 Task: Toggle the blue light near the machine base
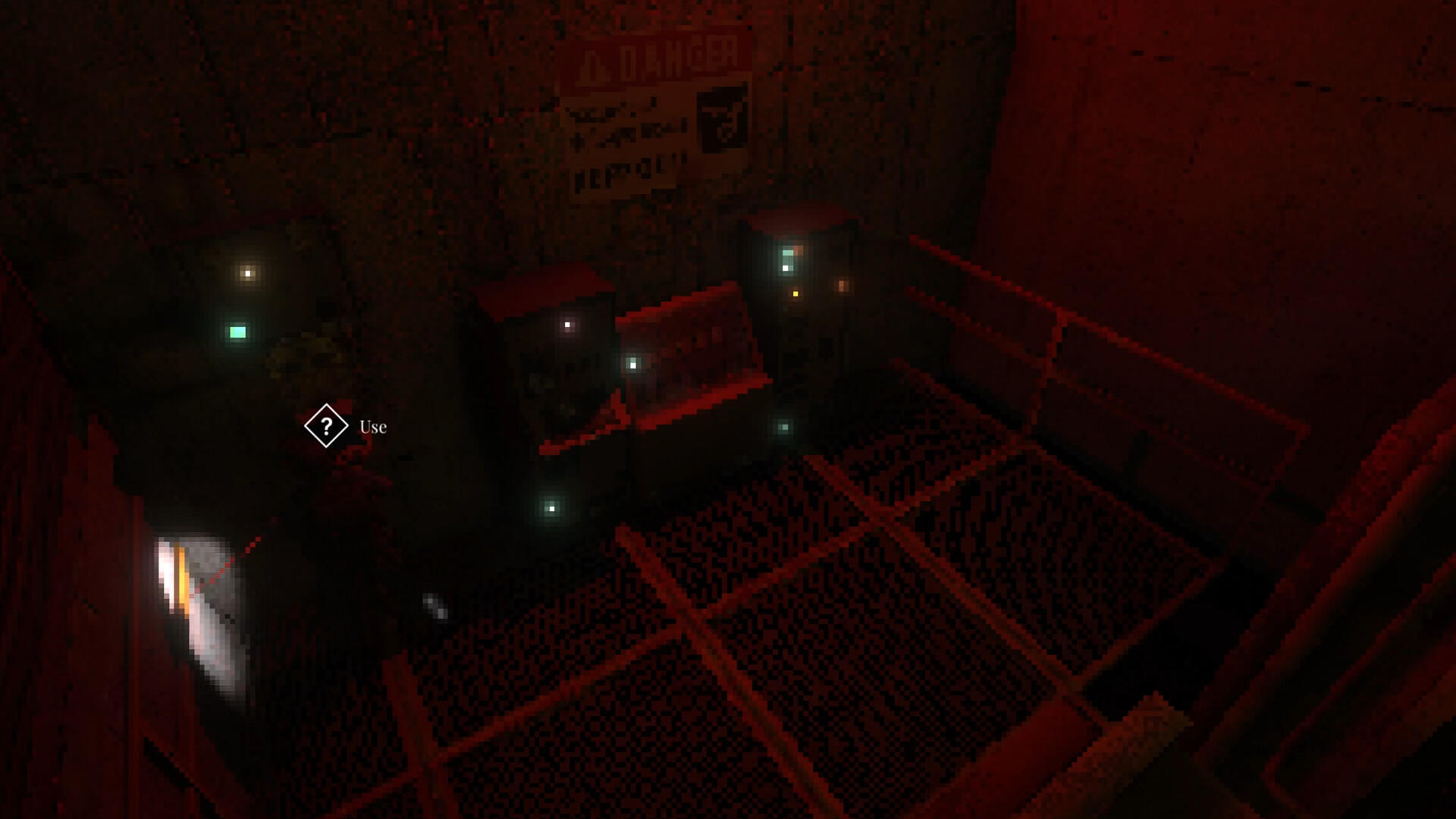pos(551,510)
